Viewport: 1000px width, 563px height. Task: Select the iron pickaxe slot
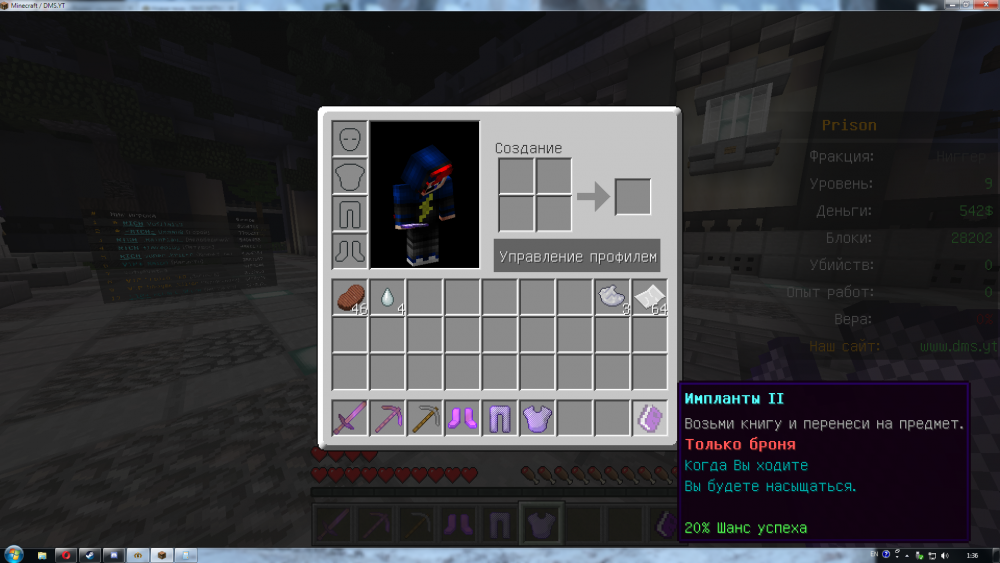tap(425, 415)
